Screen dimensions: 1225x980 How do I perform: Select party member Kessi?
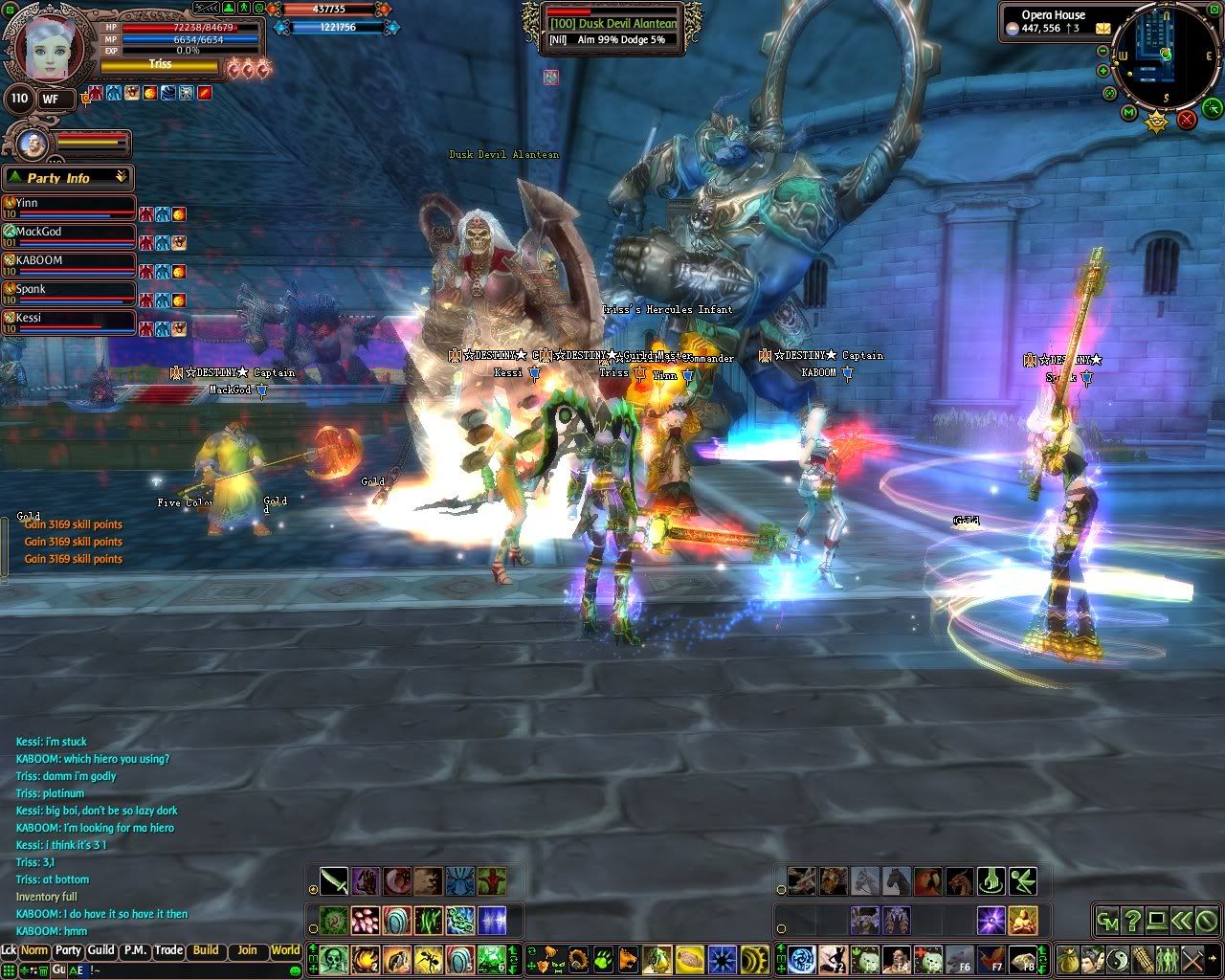pyautogui.click(x=68, y=319)
